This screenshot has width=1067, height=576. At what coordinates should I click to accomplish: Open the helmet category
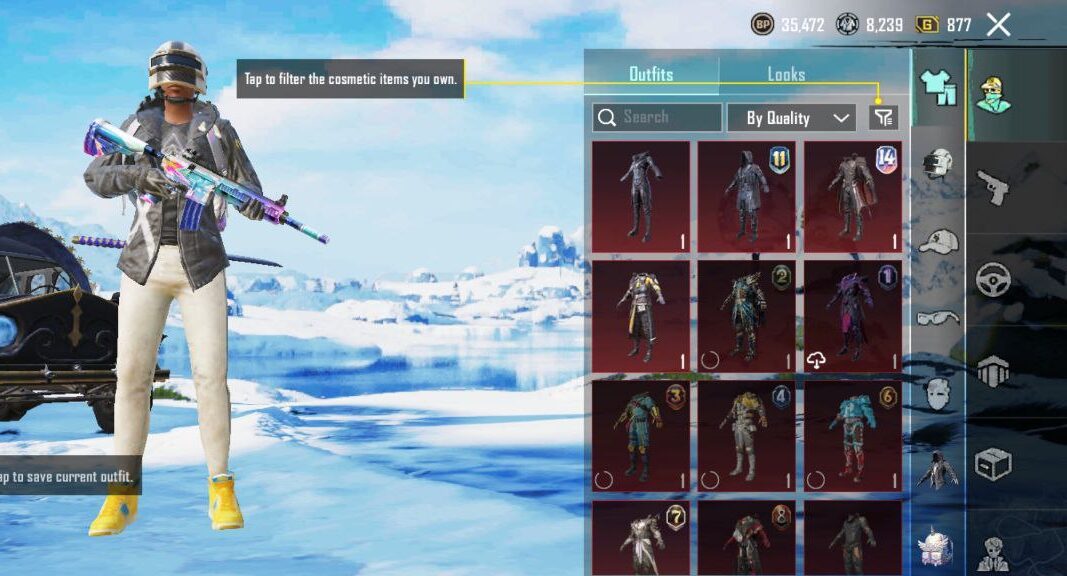(937, 164)
